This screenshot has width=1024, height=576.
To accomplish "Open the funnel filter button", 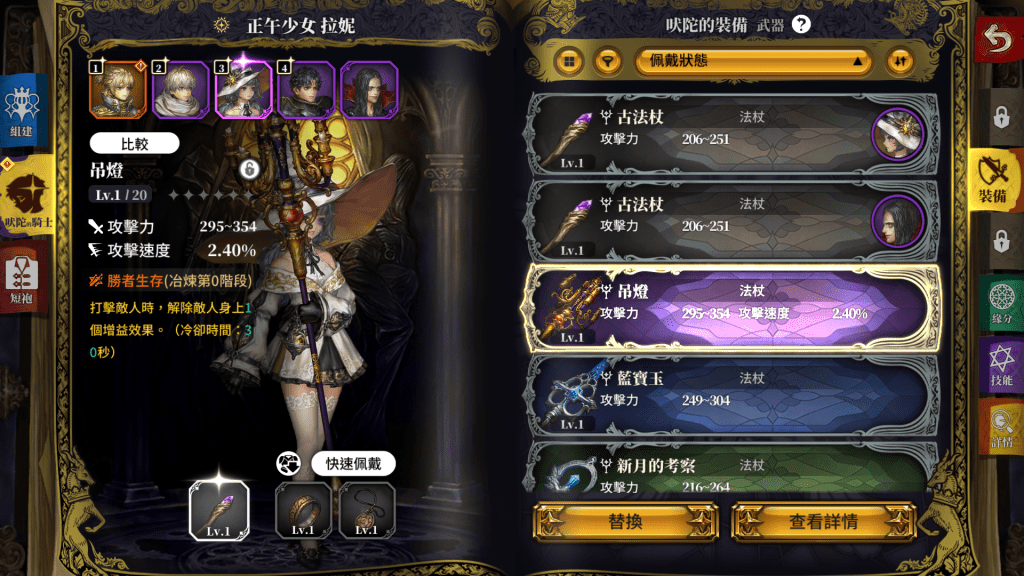I will pos(606,61).
